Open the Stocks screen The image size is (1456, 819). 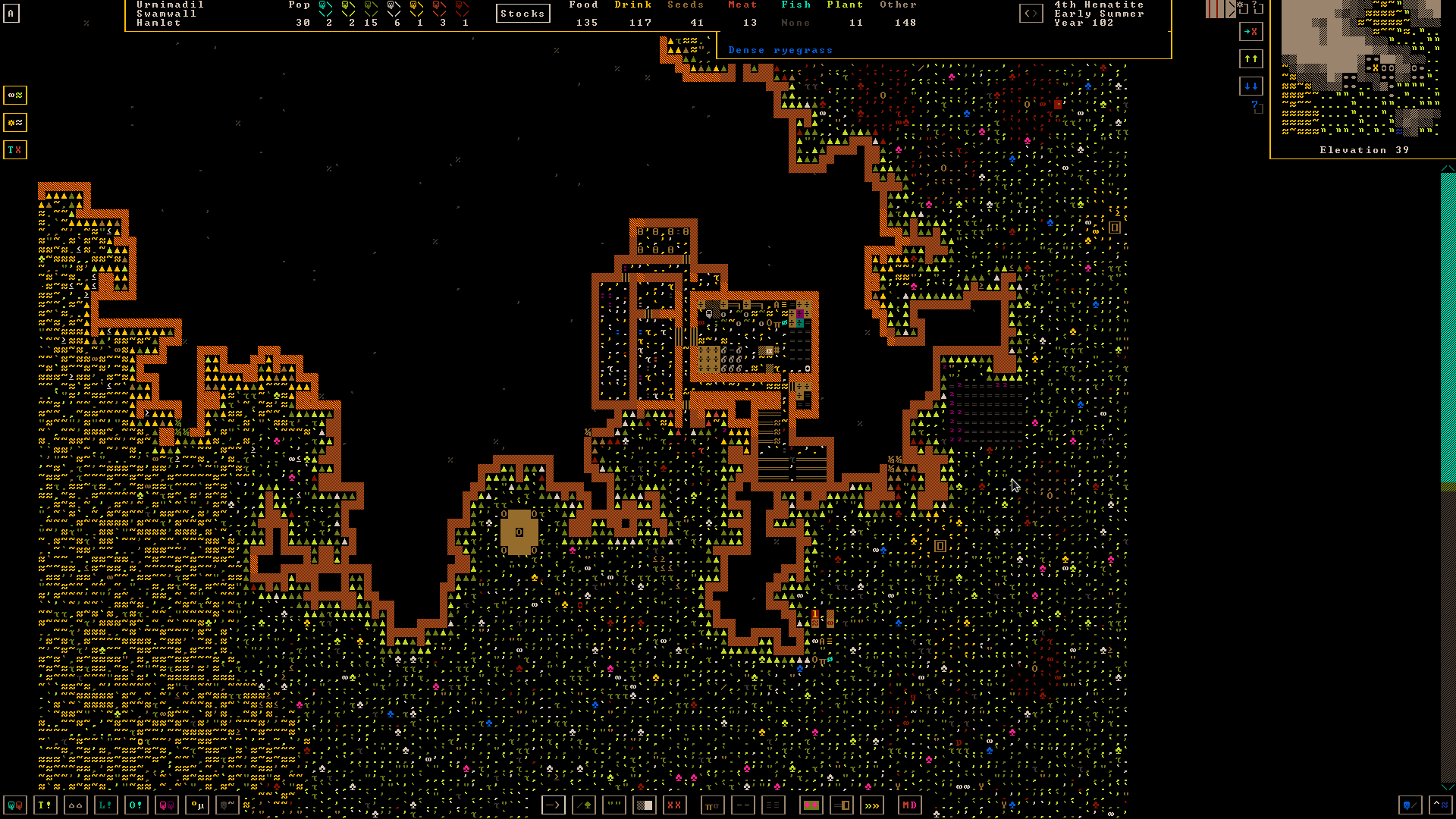tap(522, 14)
